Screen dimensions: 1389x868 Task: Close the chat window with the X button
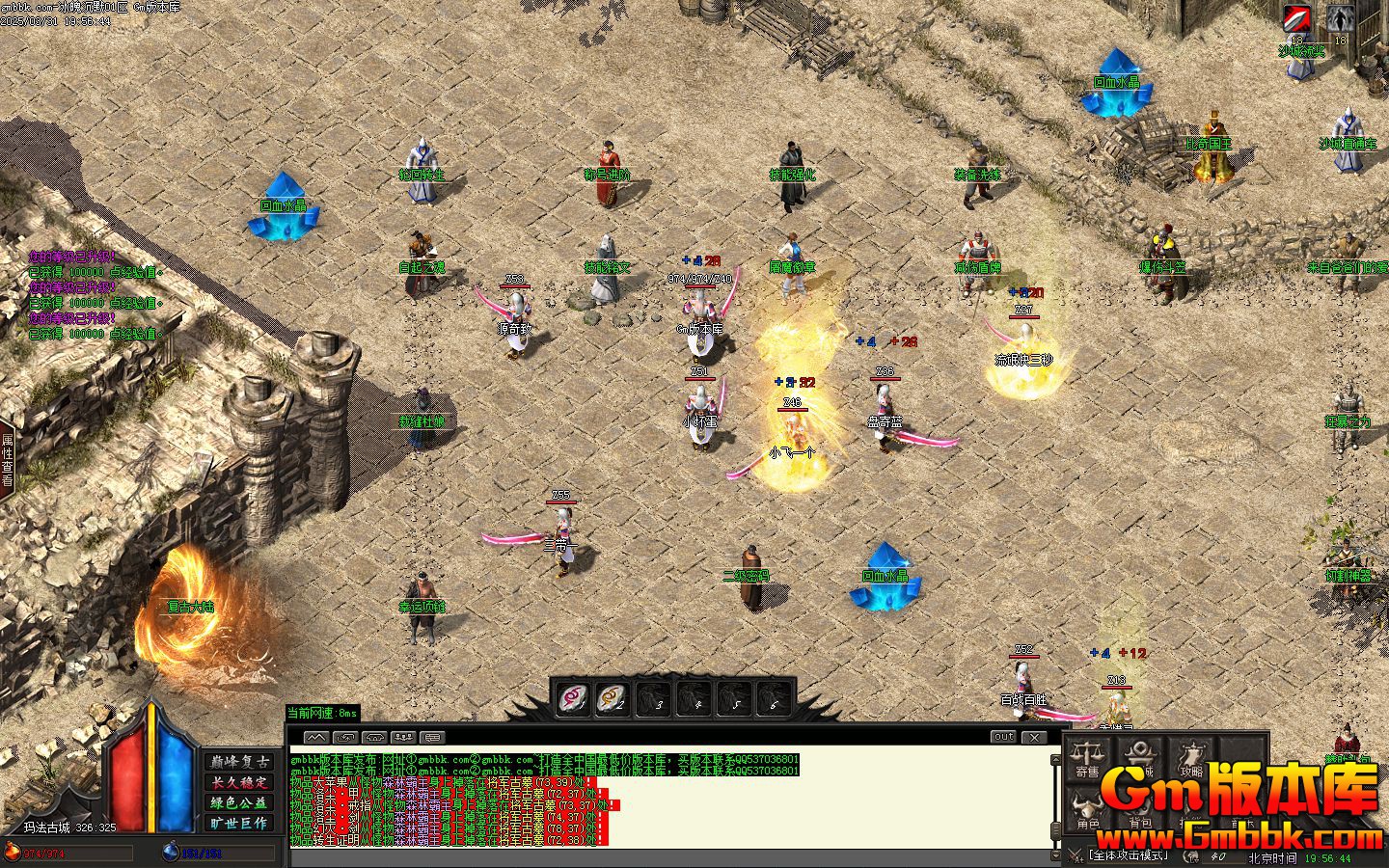pos(1034,737)
